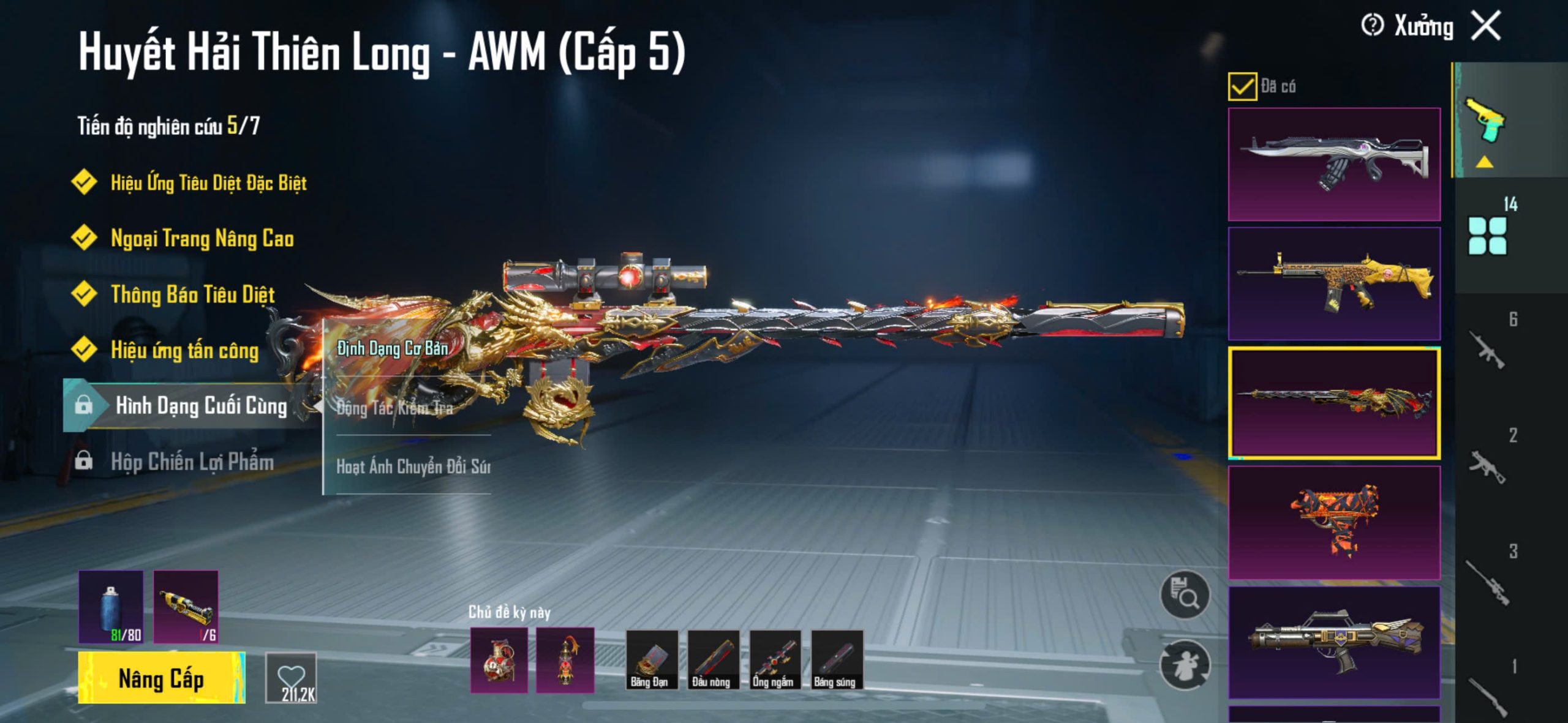1568x723 pixels.
Task: Select Hộp Chiến Lợi Phẩm locked stage
Action: coord(192,462)
